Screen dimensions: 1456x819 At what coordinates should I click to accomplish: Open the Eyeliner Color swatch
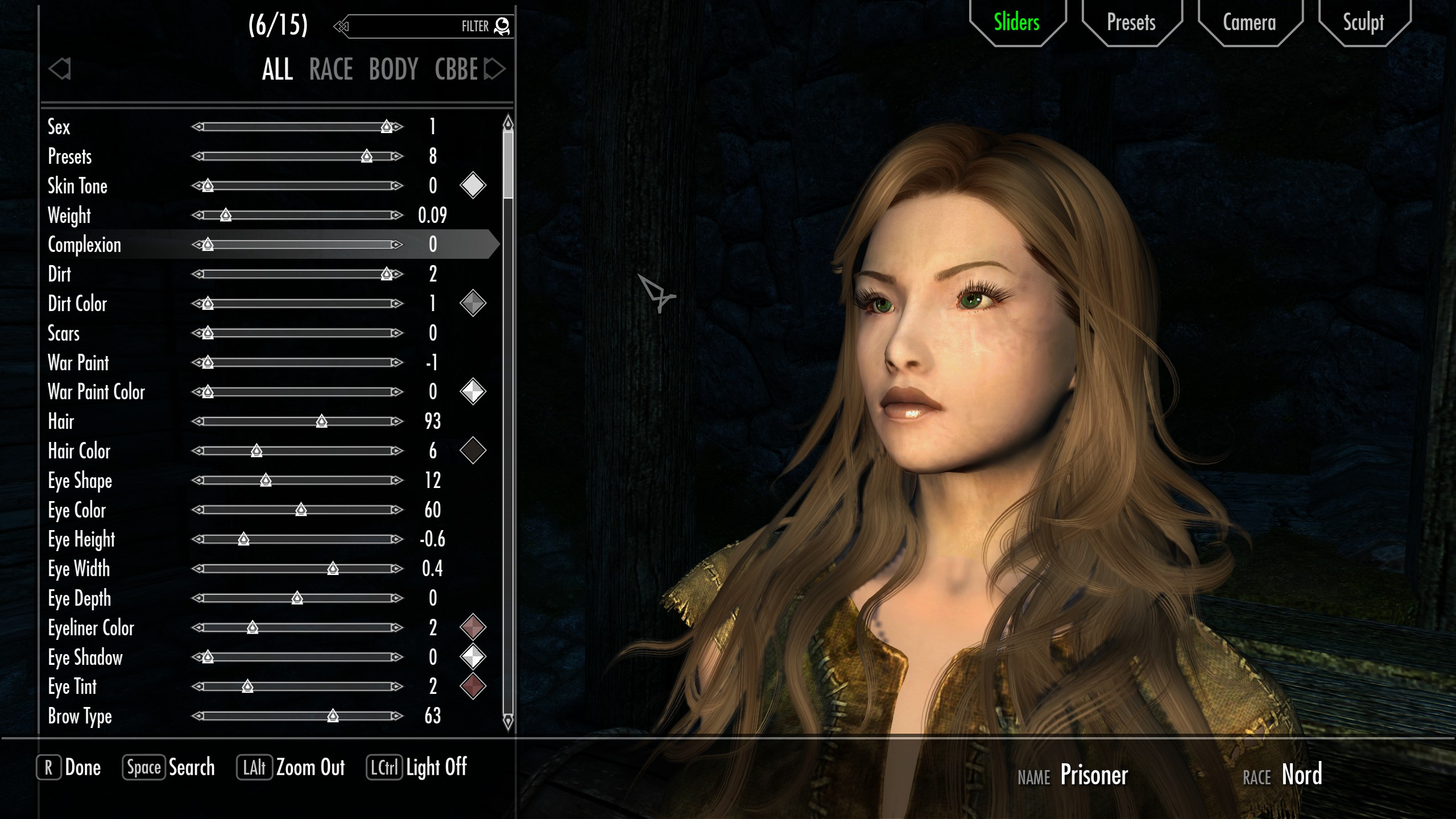[473, 628]
